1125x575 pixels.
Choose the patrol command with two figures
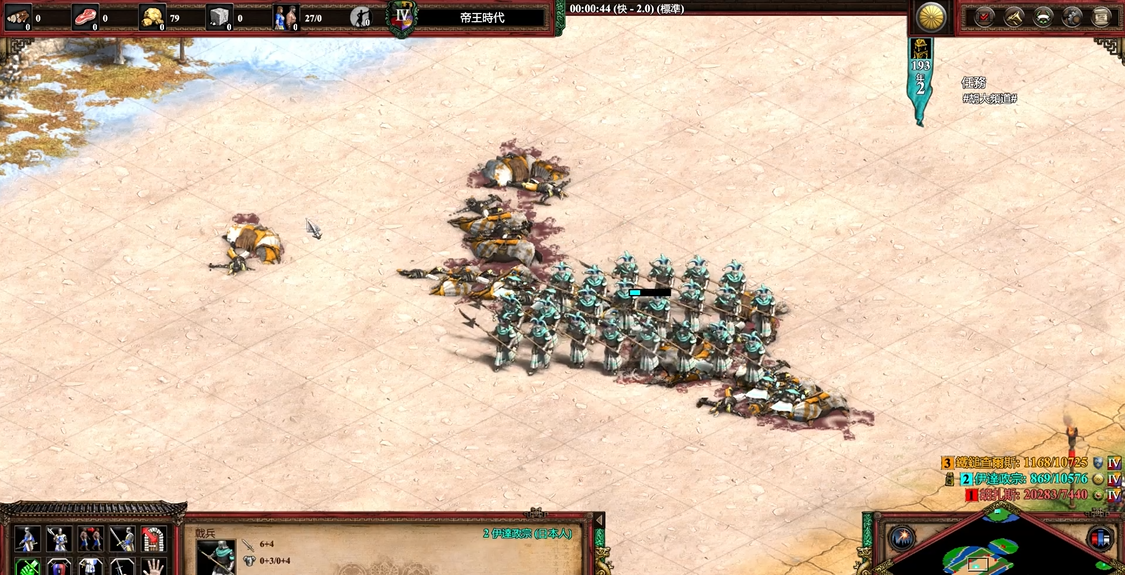pyautogui.click(x=91, y=539)
